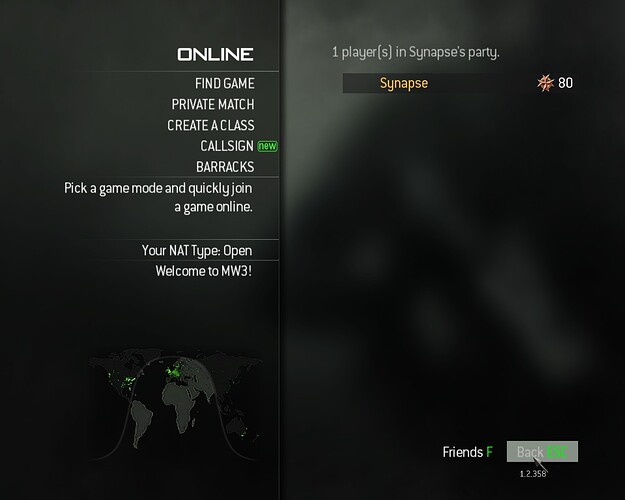
Task: Open Create a Class
Action: pyautogui.click(x=210, y=125)
